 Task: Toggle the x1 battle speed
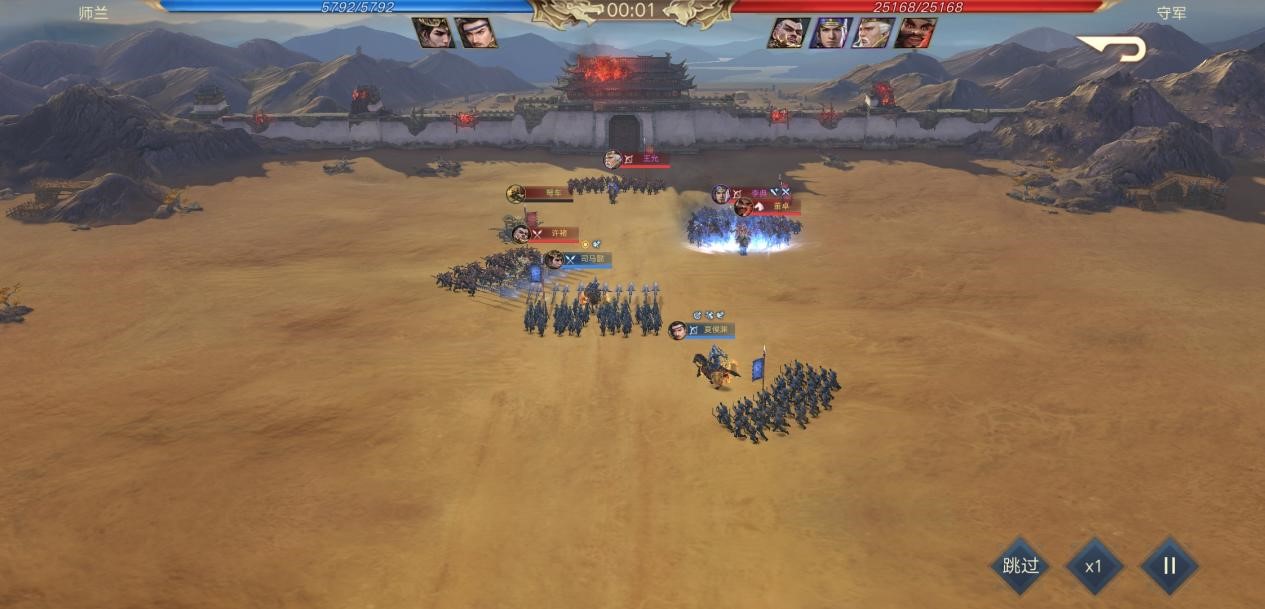click(1094, 566)
